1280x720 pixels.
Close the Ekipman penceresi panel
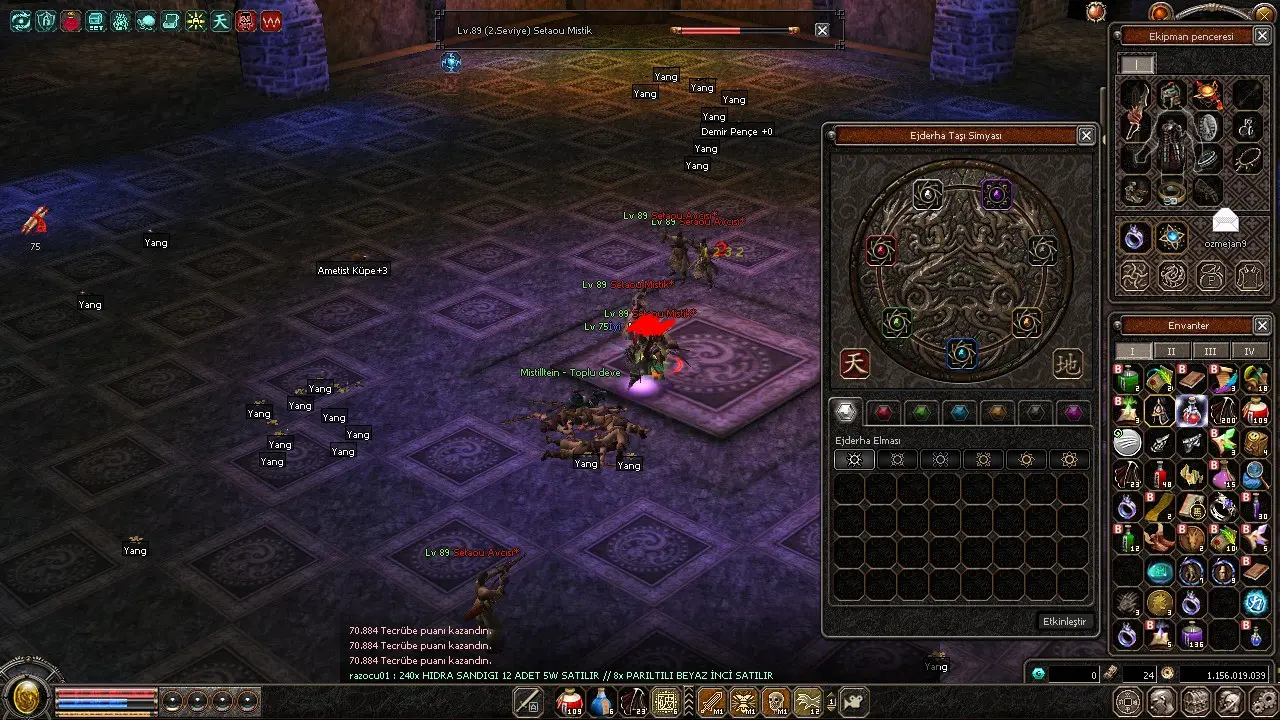pyautogui.click(x=1262, y=36)
